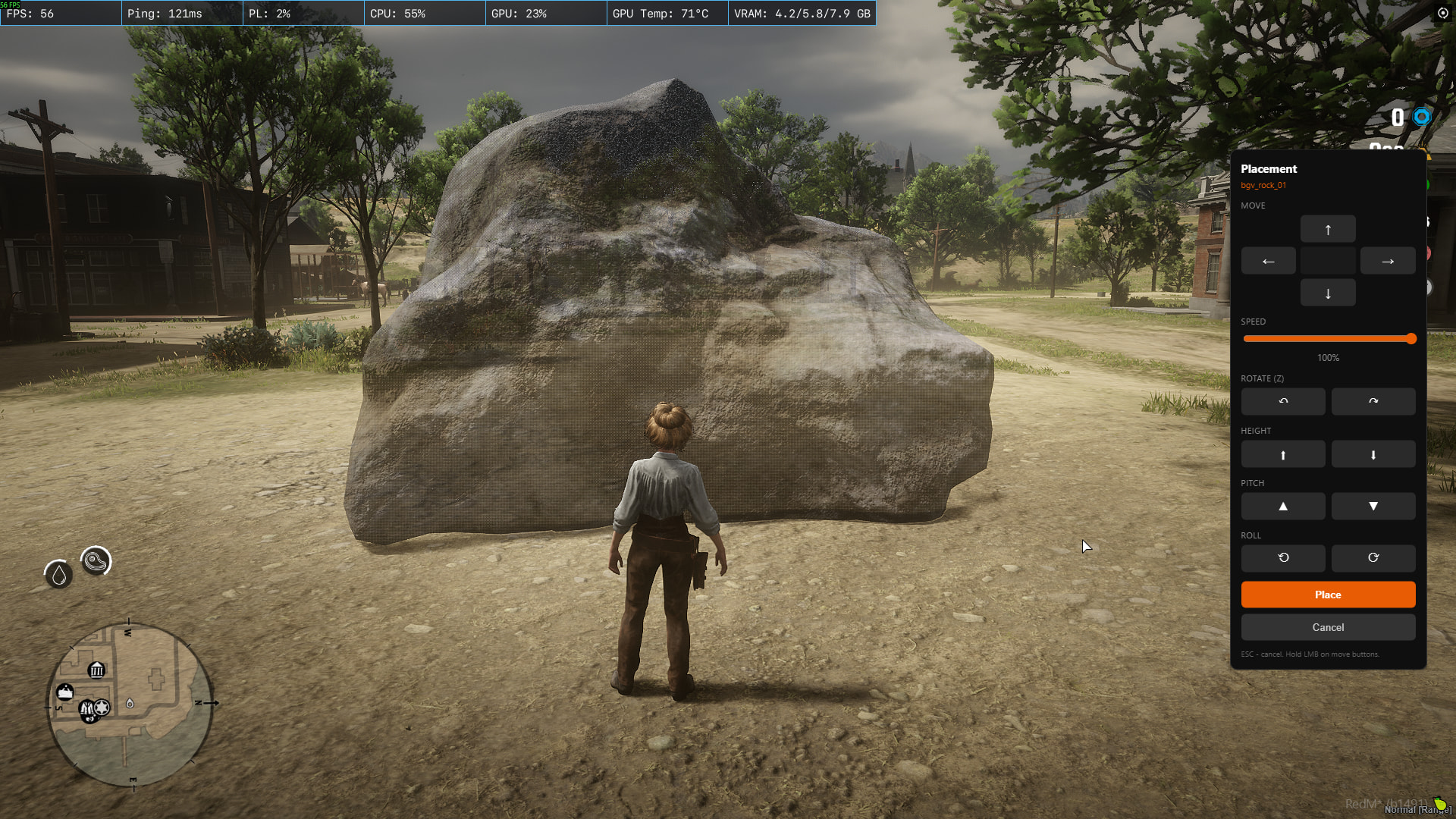
Task: Select the meat hunger status icon
Action: (96, 561)
